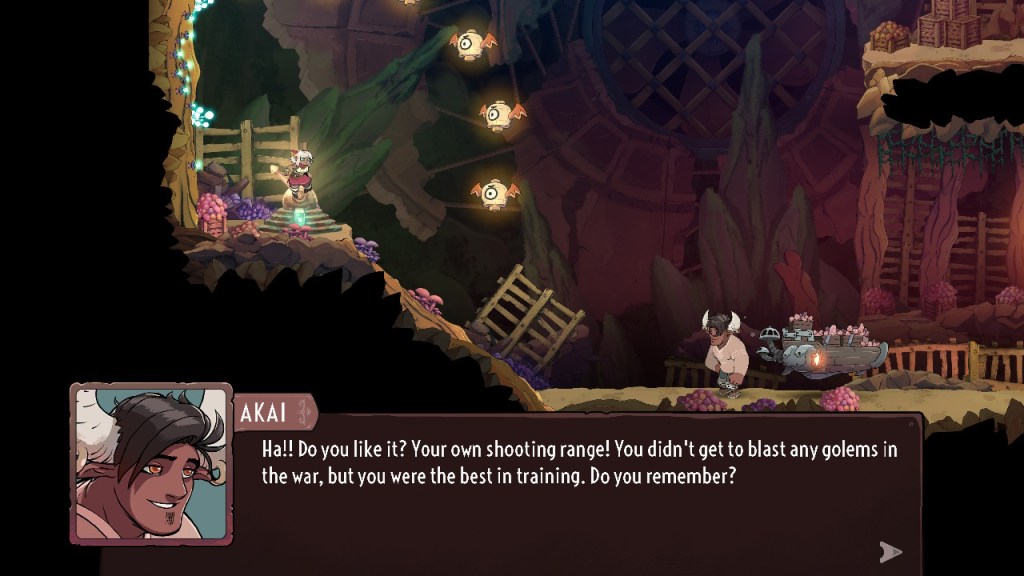Advance dialogue with the arrow icon
Image resolution: width=1024 pixels, height=576 pixels.
[890, 551]
